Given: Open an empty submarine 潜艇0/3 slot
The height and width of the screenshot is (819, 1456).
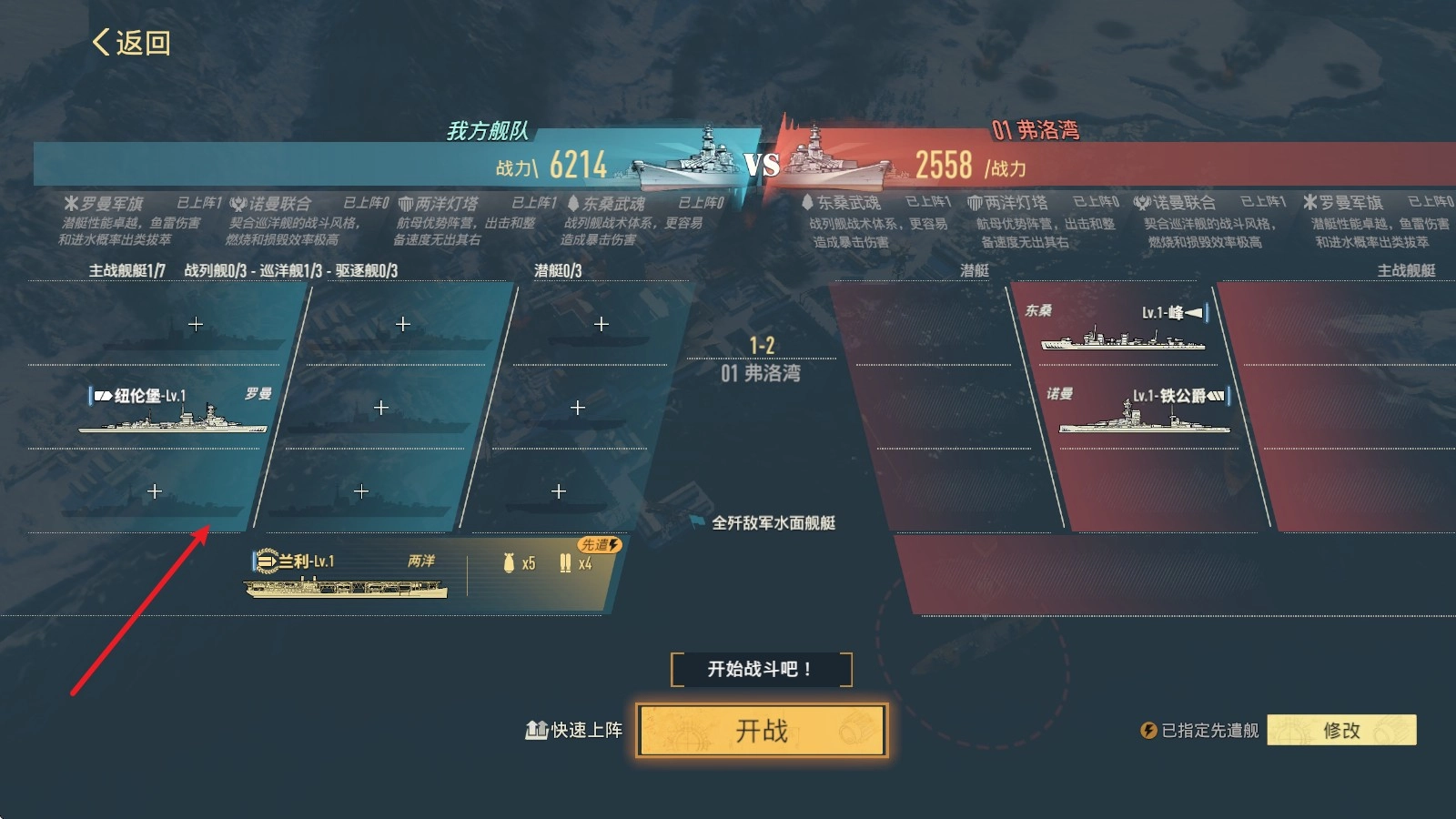Looking at the screenshot, I should coord(601,323).
